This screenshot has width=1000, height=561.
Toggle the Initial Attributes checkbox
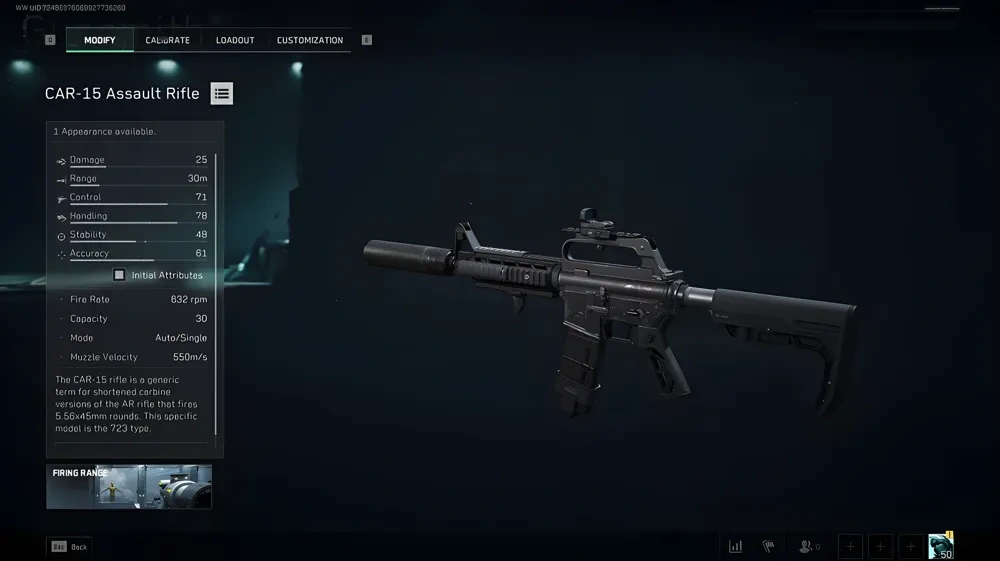click(x=119, y=275)
